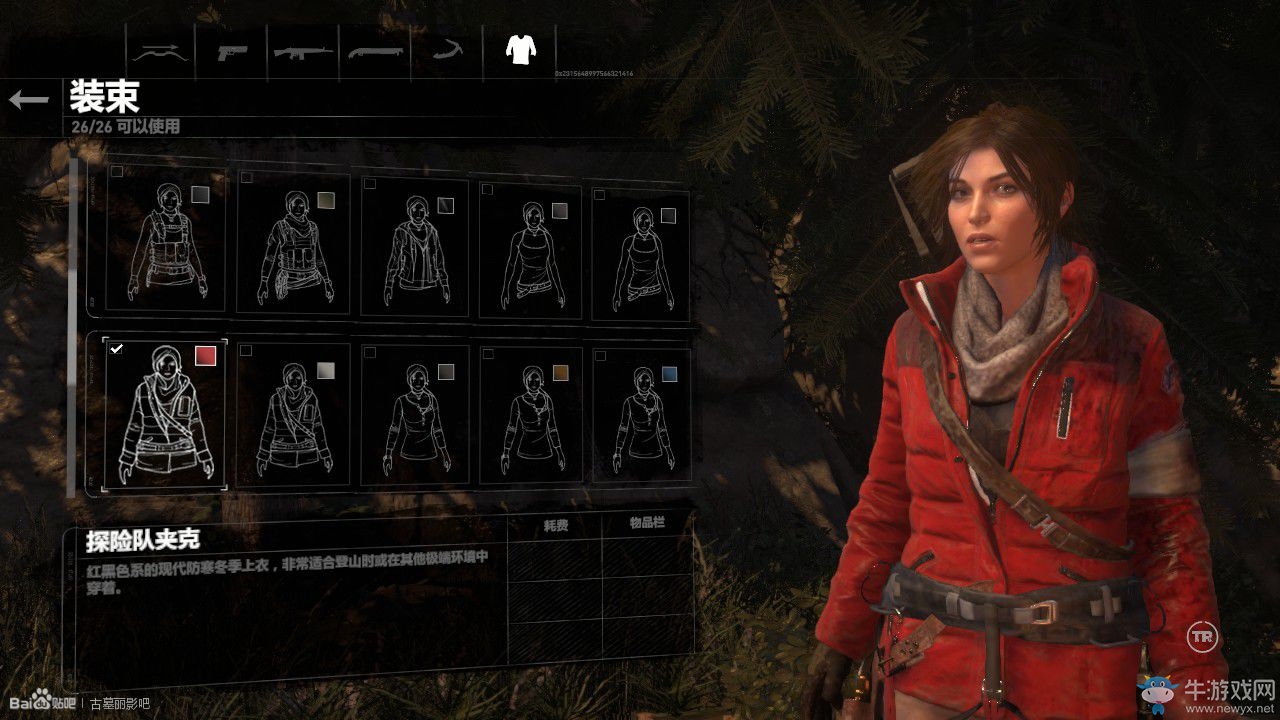Open the climbing axe tab
The width and height of the screenshot is (1280, 720).
click(x=446, y=52)
